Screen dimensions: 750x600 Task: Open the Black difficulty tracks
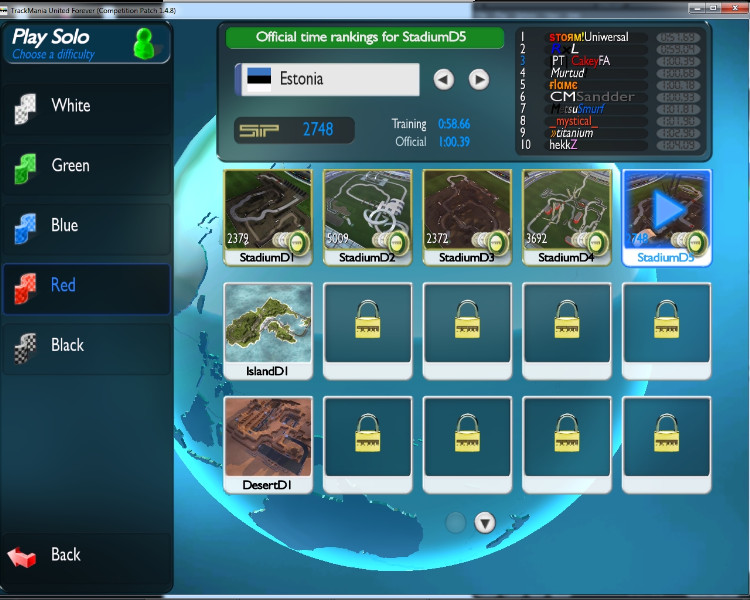[85, 346]
